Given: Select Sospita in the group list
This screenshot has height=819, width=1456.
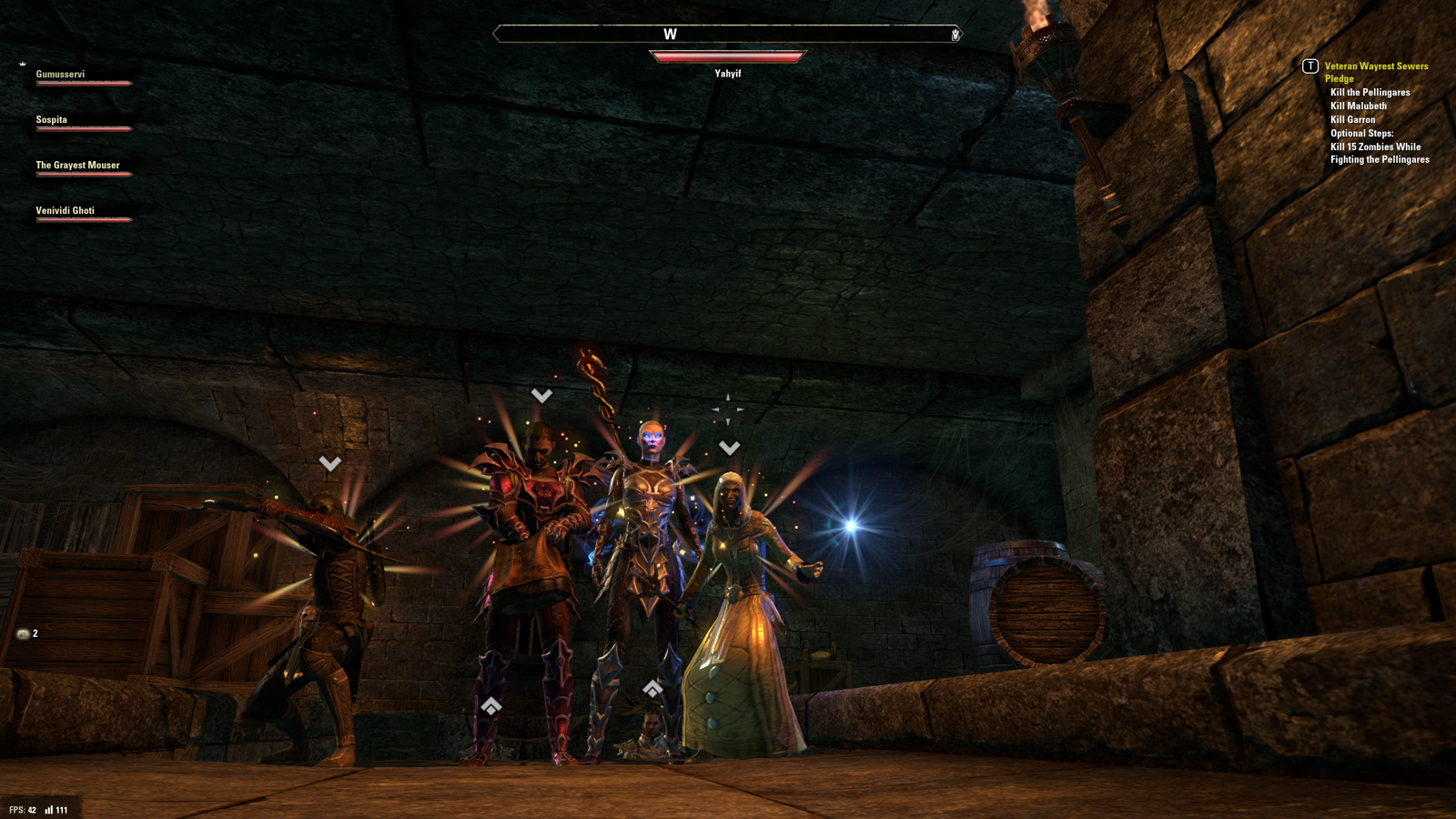Looking at the screenshot, I should coord(52,120).
